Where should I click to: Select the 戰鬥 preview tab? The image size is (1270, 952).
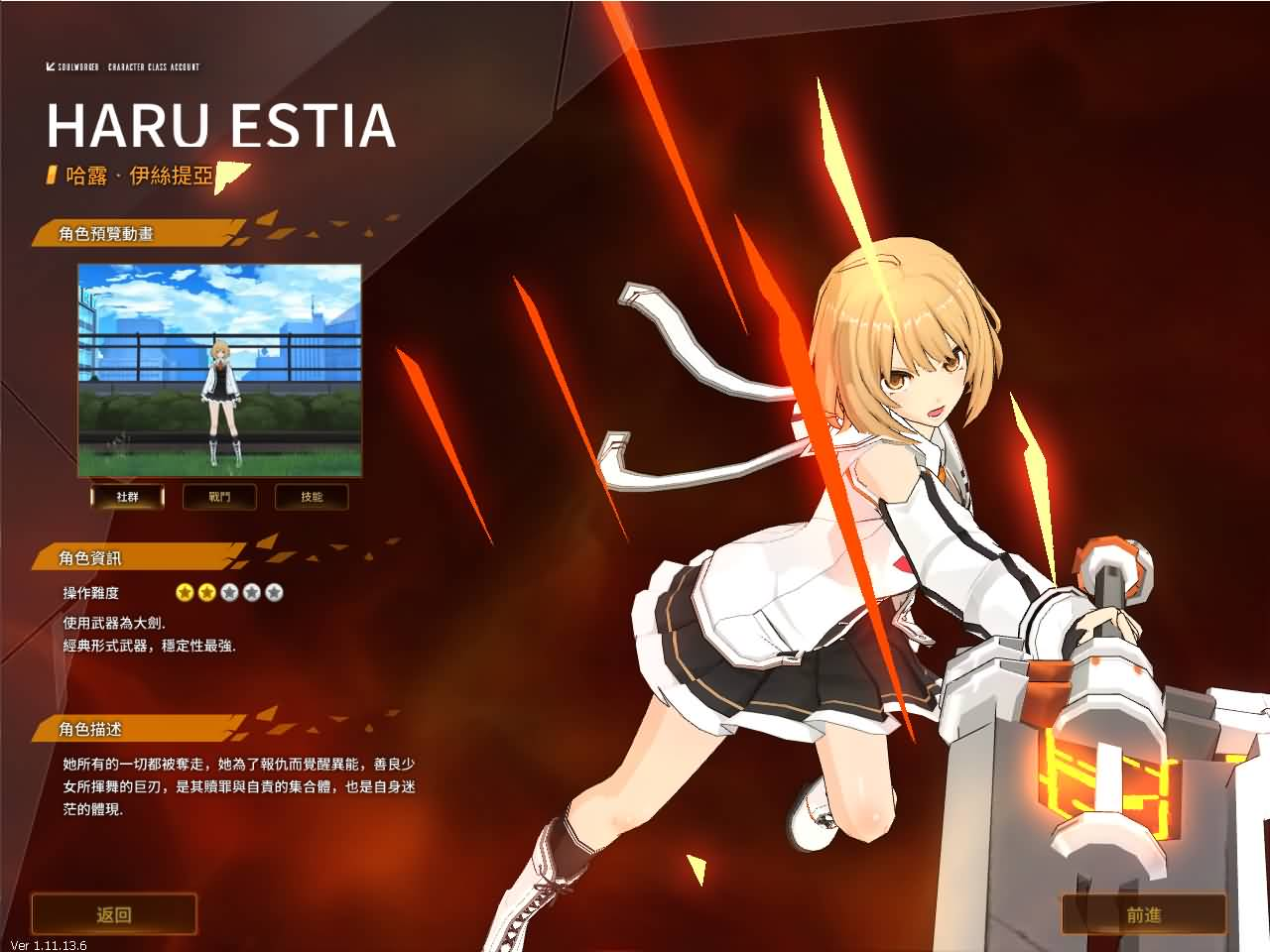[x=219, y=496]
